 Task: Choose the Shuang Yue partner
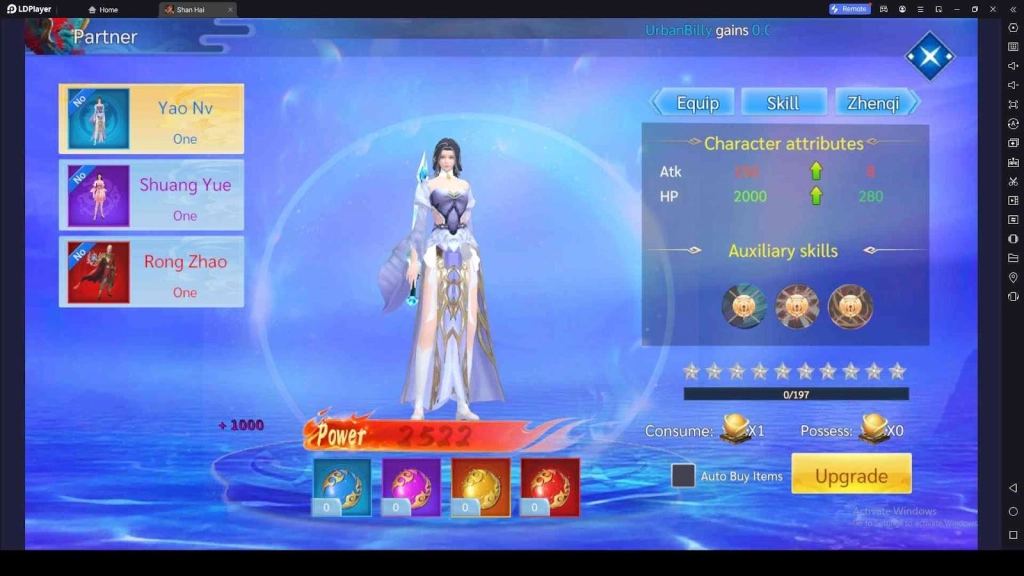pyautogui.click(x=151, y=195)
